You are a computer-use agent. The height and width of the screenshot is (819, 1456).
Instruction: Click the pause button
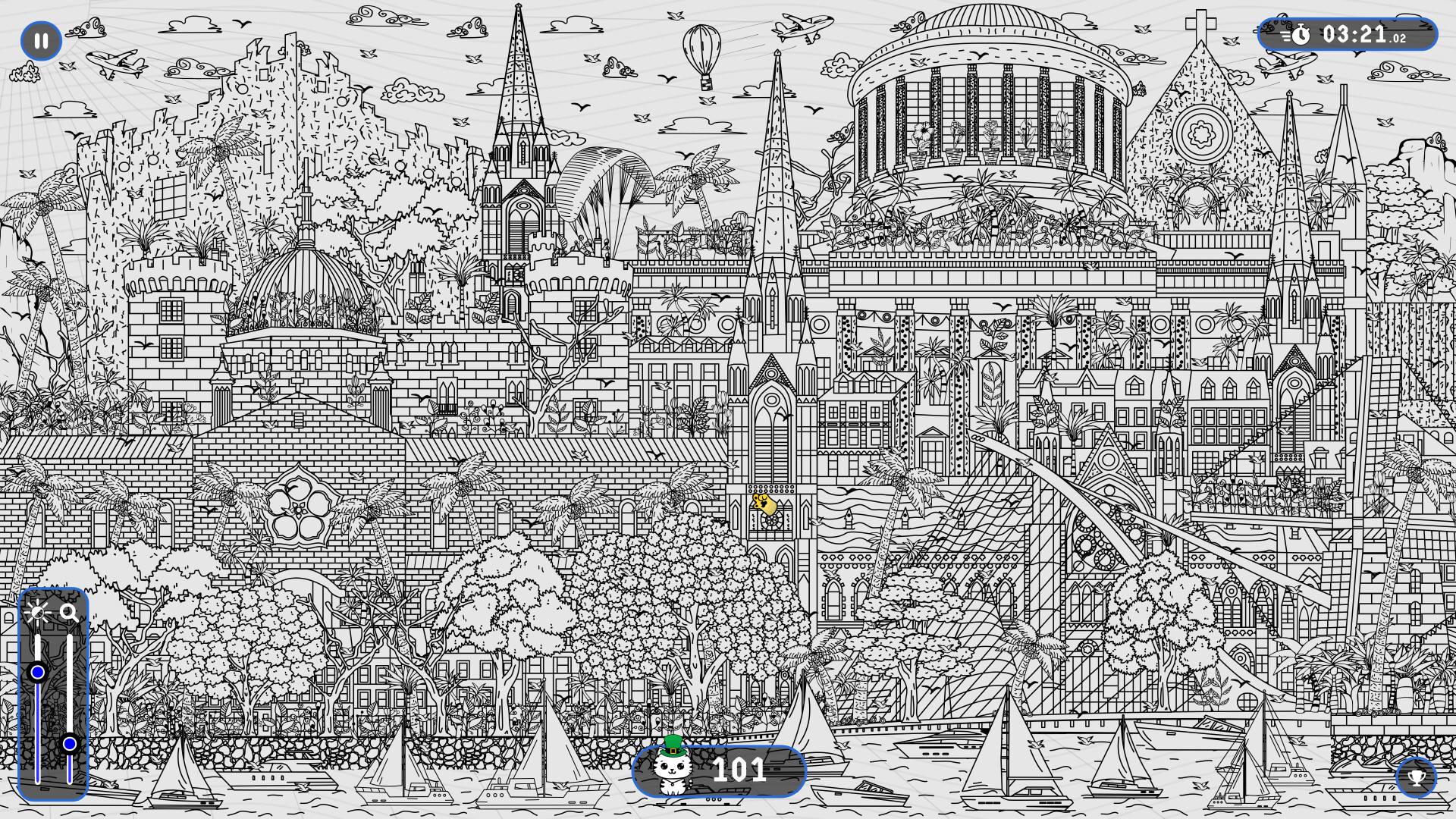tap(42, 41)
